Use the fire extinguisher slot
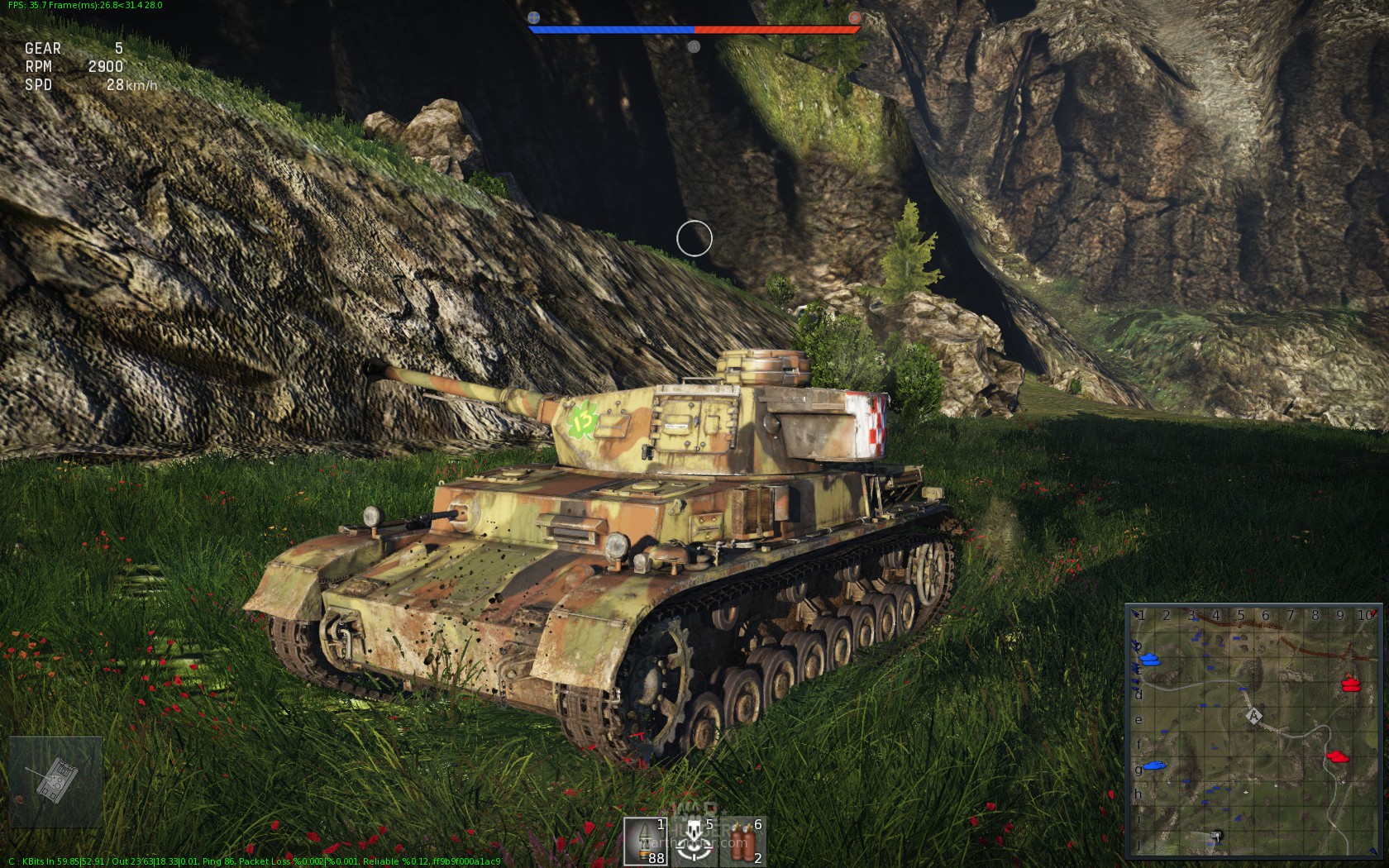 [x=742, y=841]
